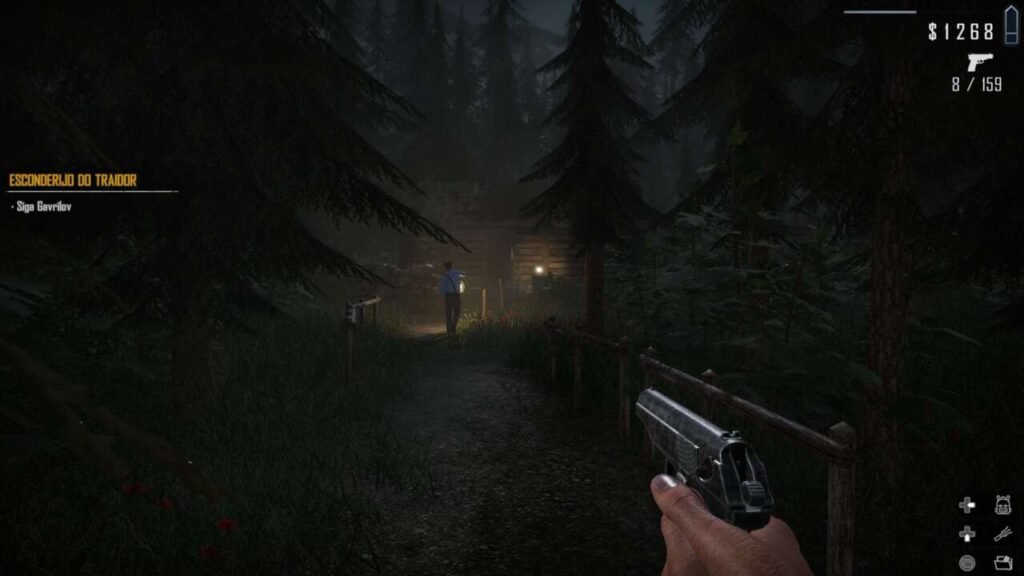This screenshot has width=1024, height=576.
Task: Open the folder documents icon
Action: click(1003, 562)
